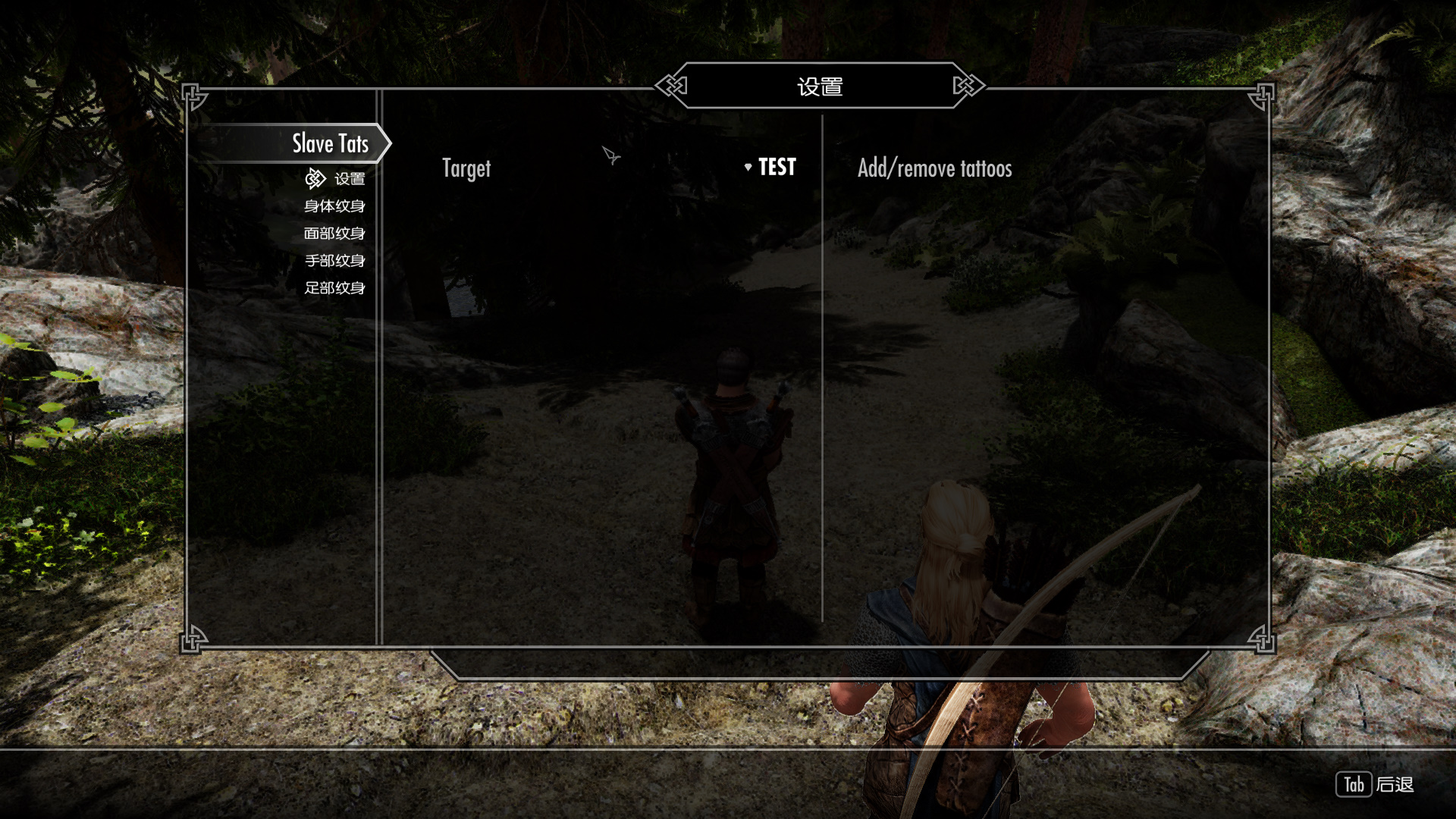
Task: Show the 足部纹身 page
Action: (x=334, y=288)
